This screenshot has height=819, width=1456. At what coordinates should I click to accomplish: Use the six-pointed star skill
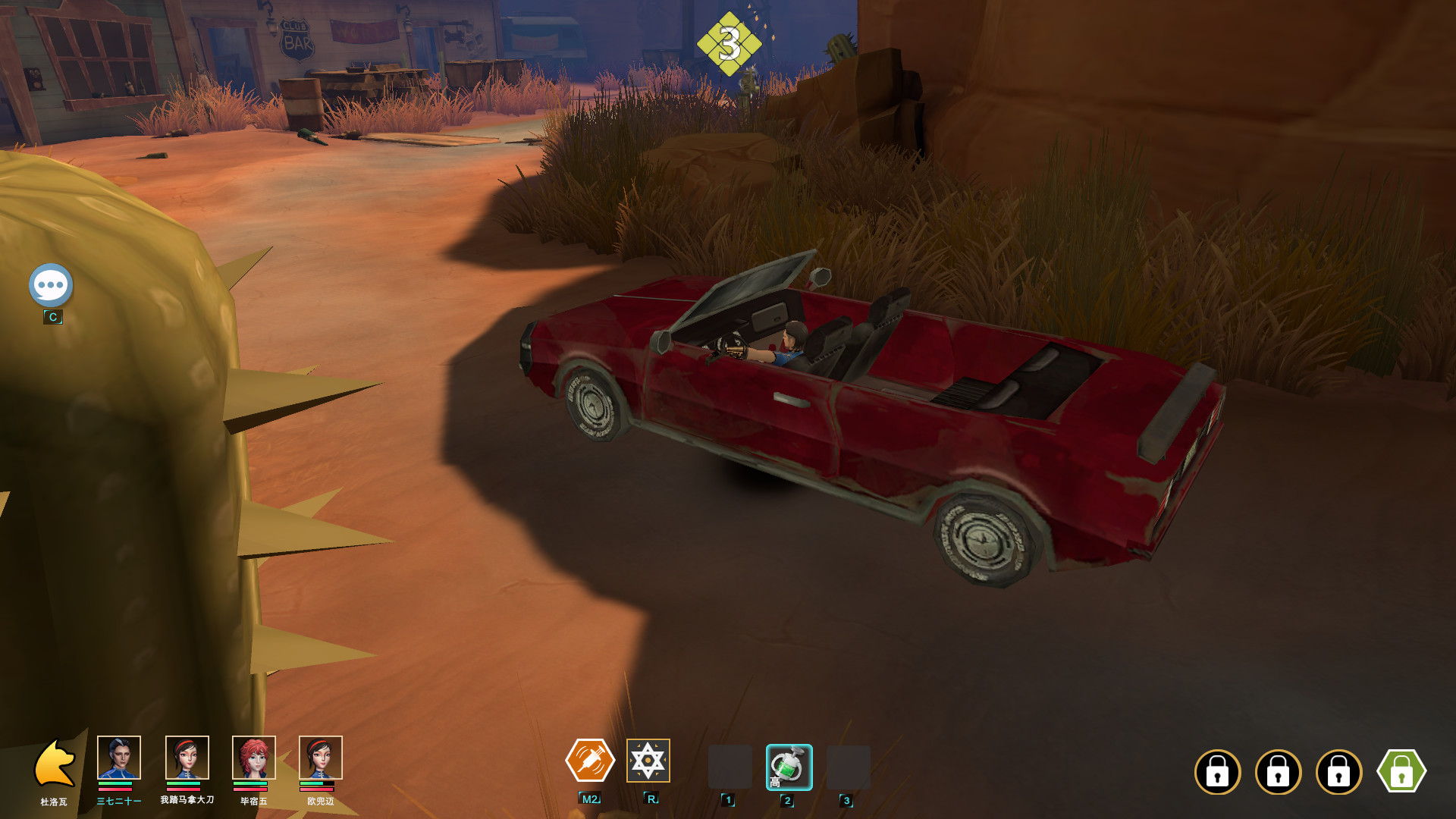[648, 761]
